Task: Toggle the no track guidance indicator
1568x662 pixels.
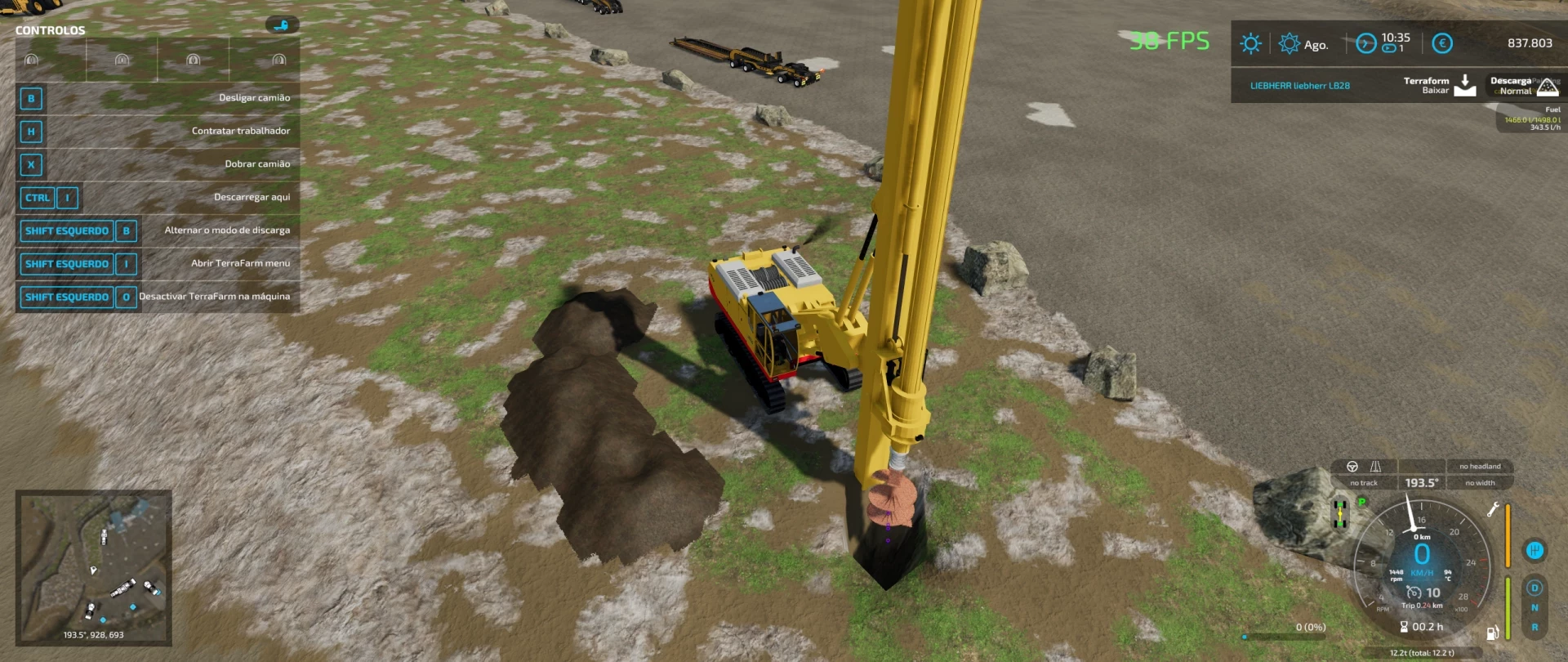Action: coord(1365,482)
